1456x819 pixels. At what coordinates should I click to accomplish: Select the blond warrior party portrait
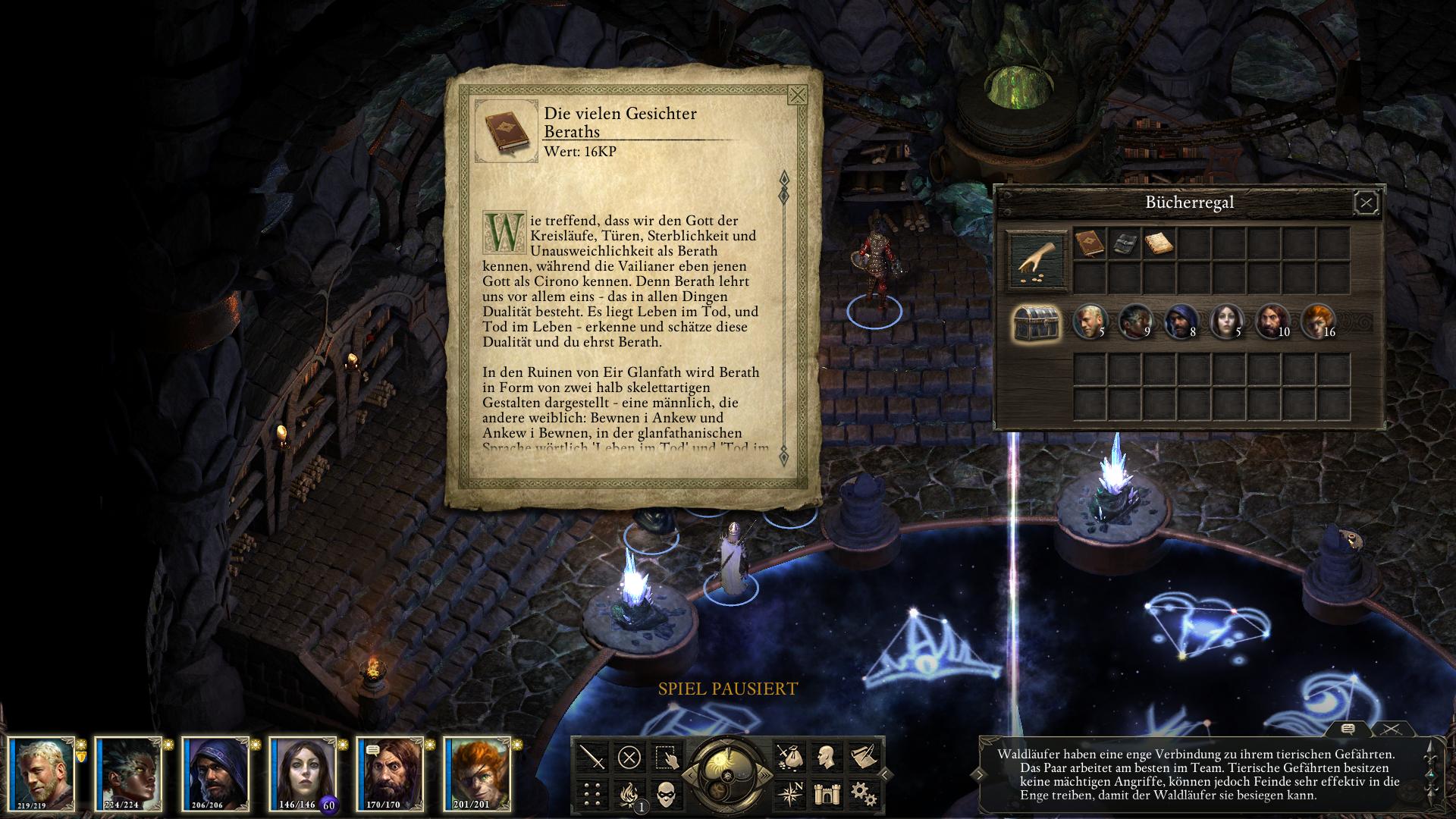pos(43,773)
